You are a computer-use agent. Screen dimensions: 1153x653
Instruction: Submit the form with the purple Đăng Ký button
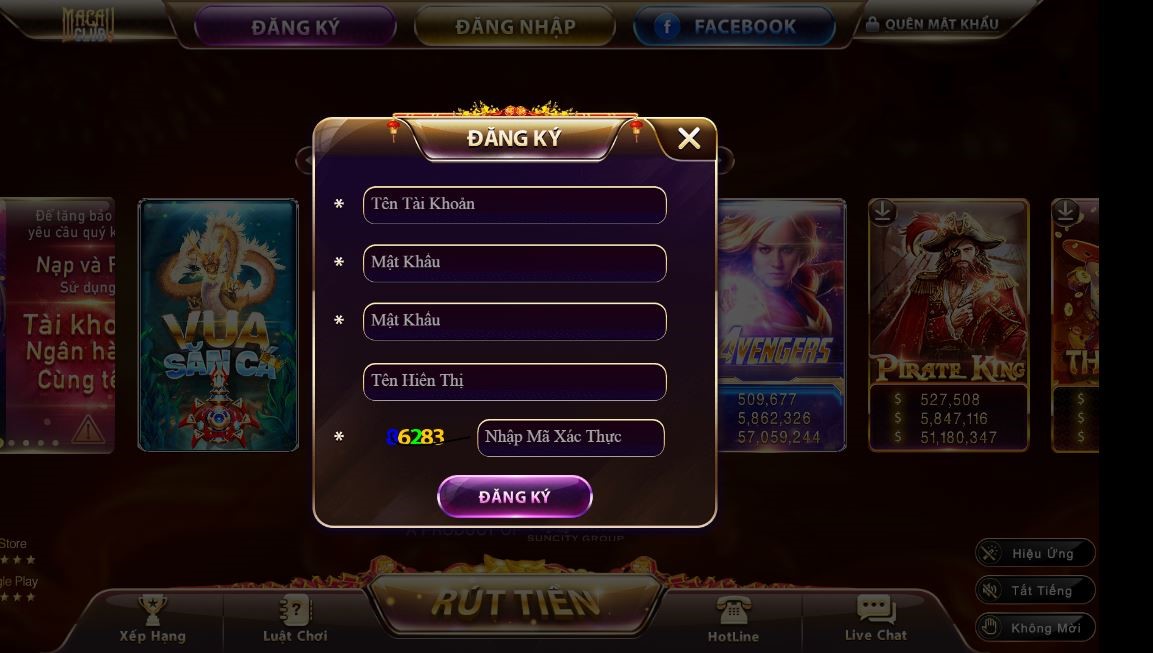(514, 497)
